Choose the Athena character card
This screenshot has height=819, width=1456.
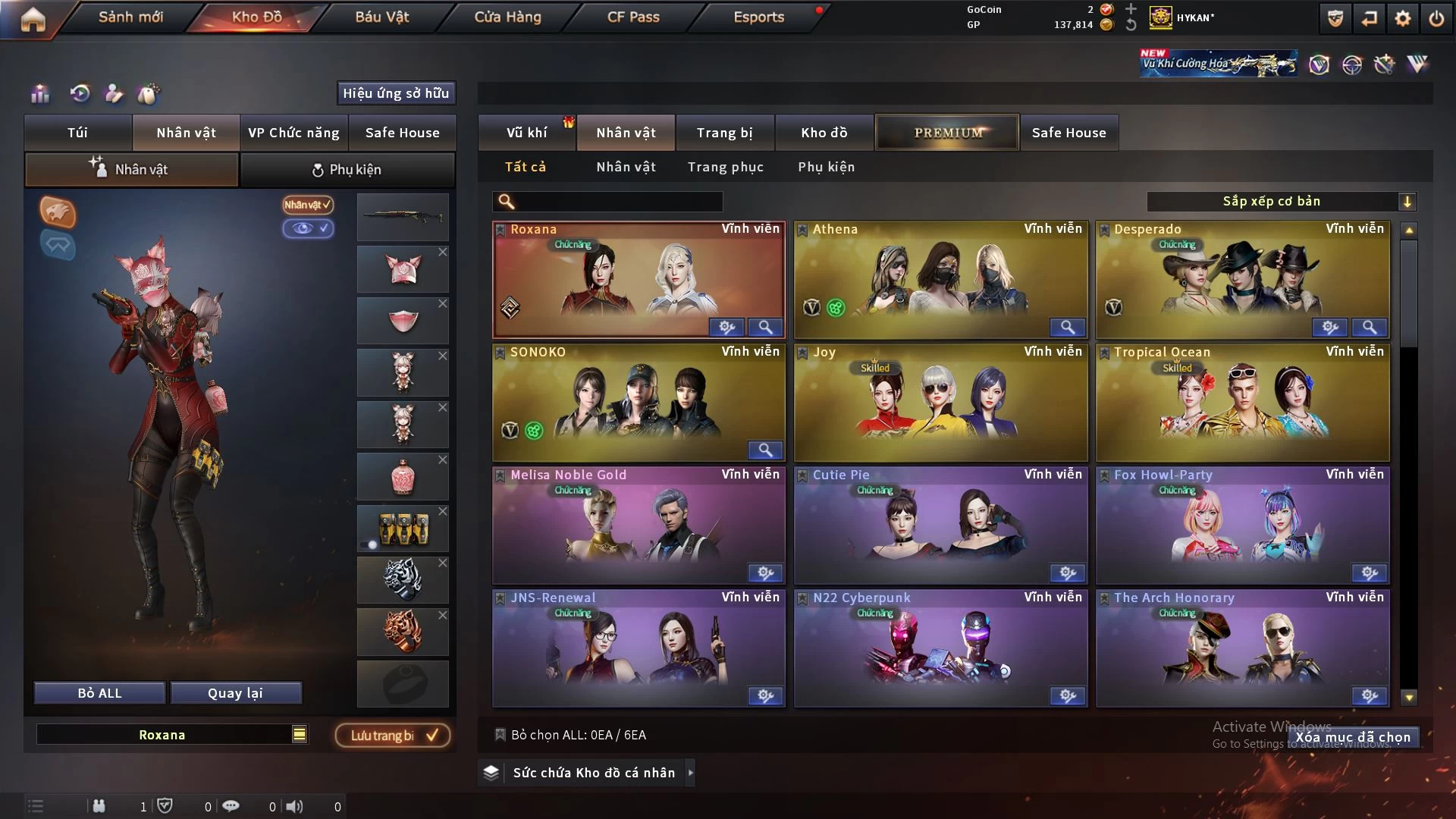[940, 279]
